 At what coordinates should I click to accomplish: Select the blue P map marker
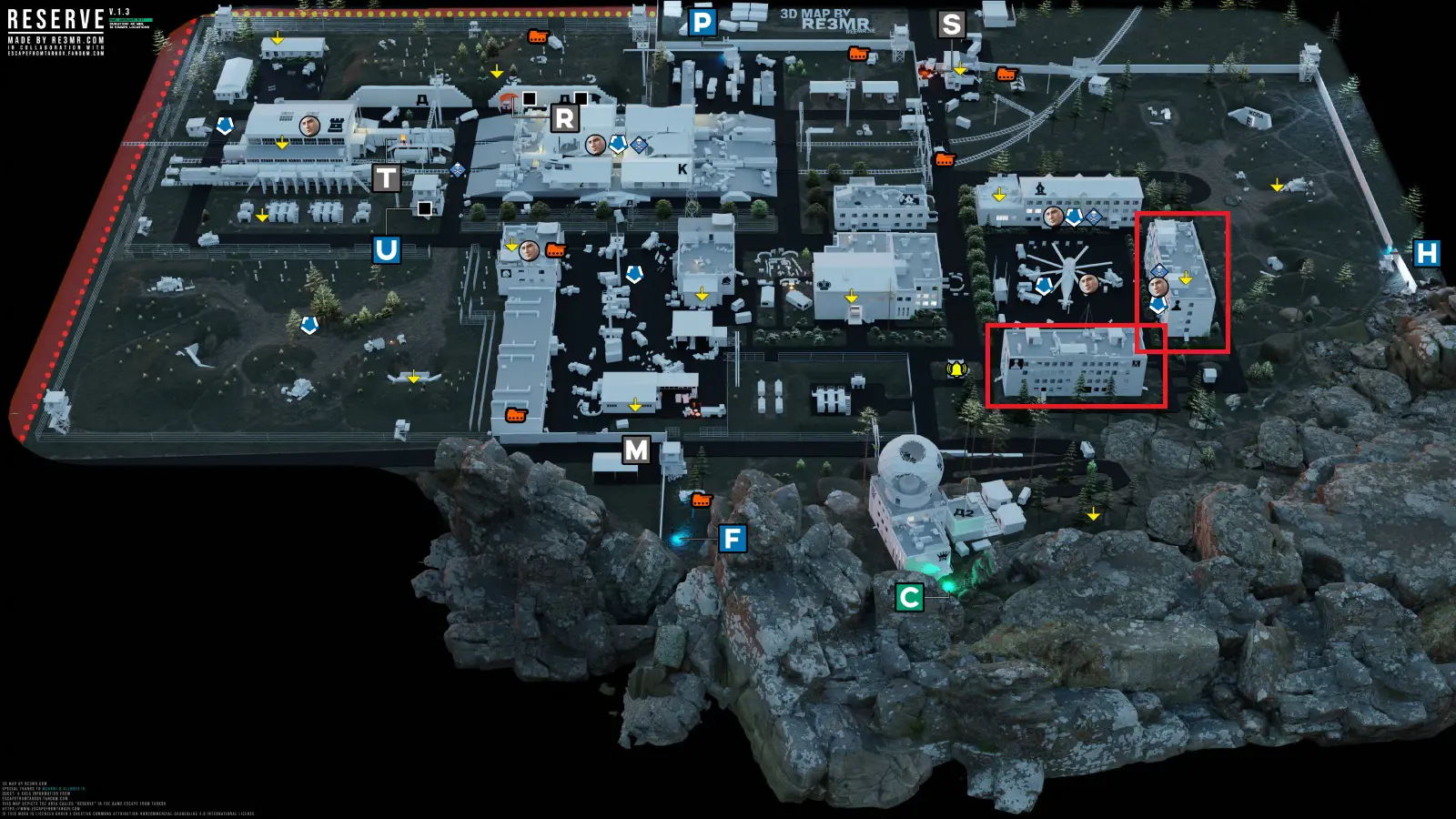pos(703,23)
